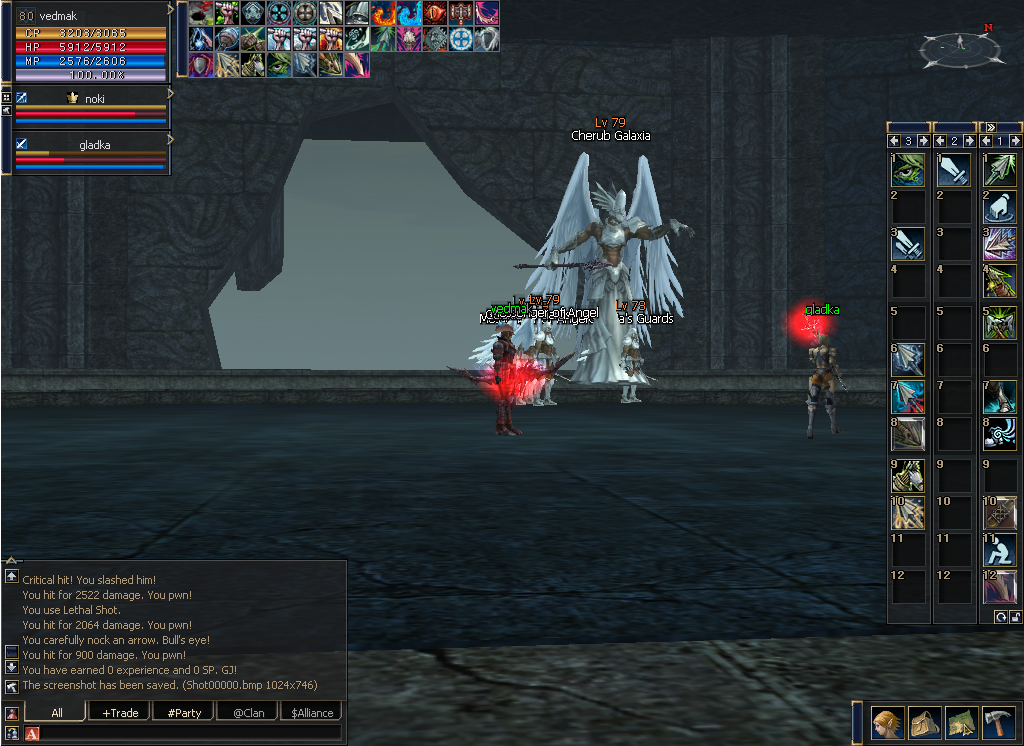
Task: Open the inventory bag icon
Action: (x=925, y=722)
